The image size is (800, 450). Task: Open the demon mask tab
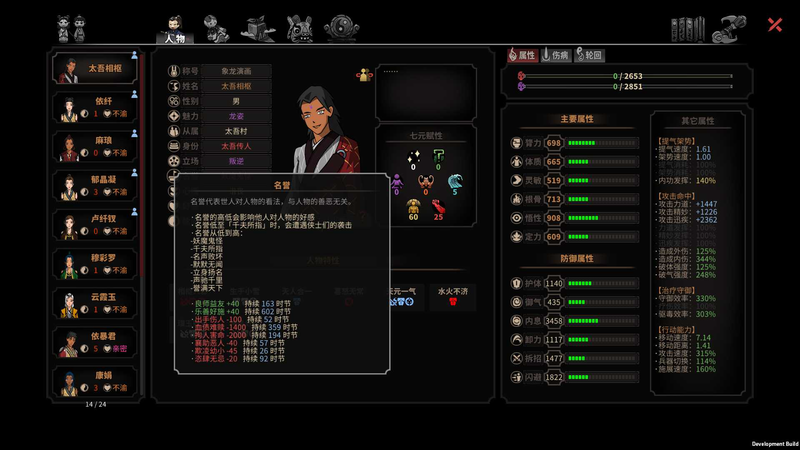click(299, 27)
